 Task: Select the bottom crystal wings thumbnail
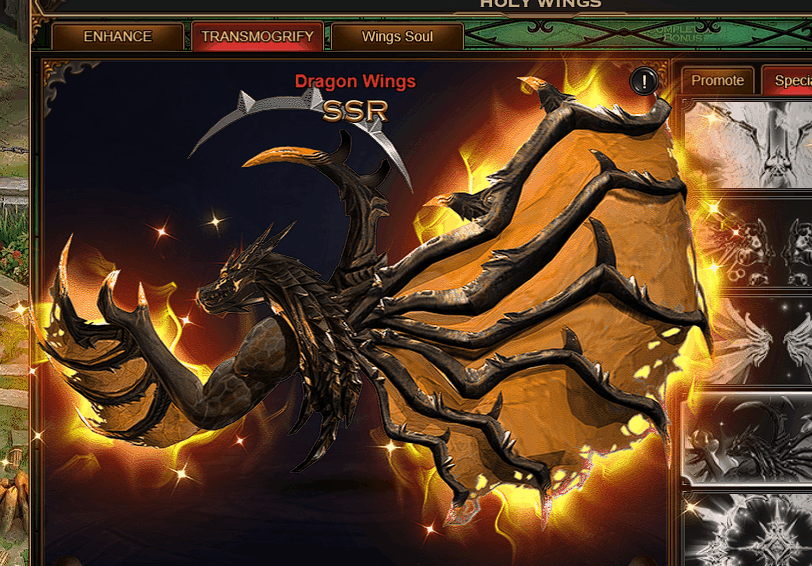click(x=748, y=529)
